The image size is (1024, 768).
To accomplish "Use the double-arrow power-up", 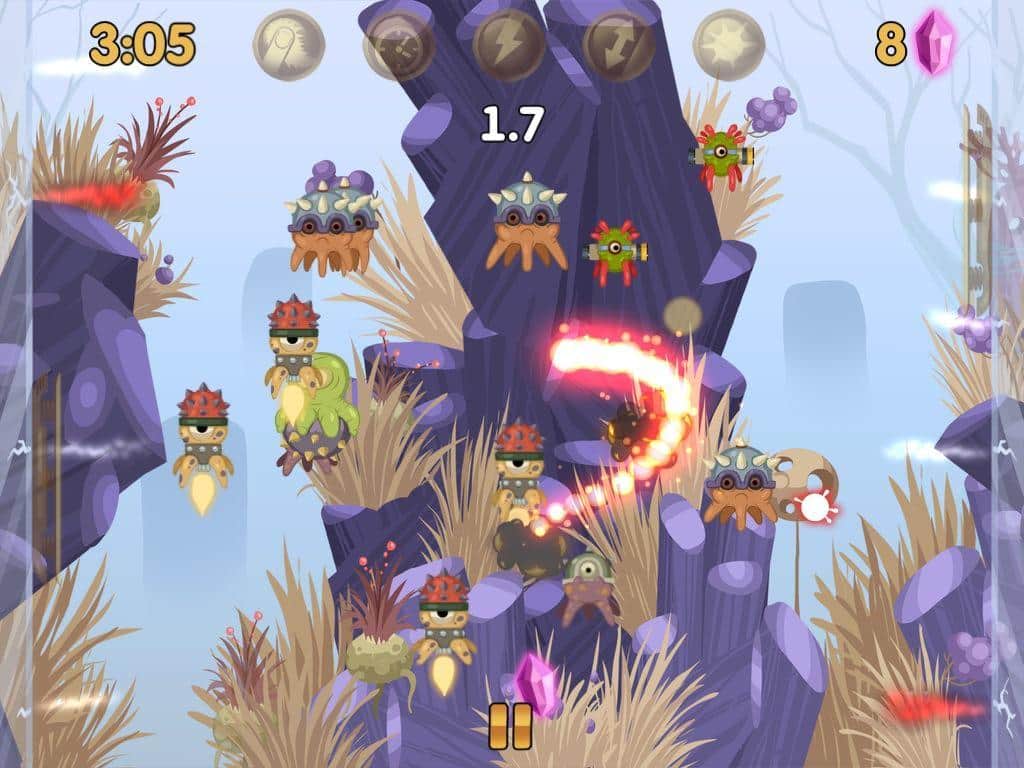I will point(619,45).
